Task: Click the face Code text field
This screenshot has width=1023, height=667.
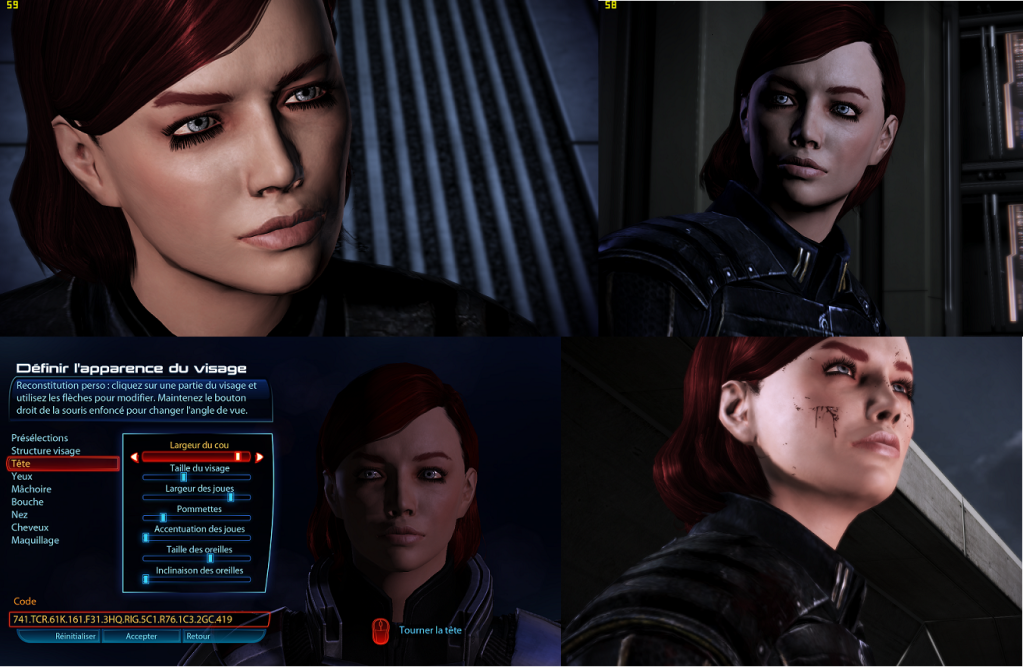Action: point(140,620)
